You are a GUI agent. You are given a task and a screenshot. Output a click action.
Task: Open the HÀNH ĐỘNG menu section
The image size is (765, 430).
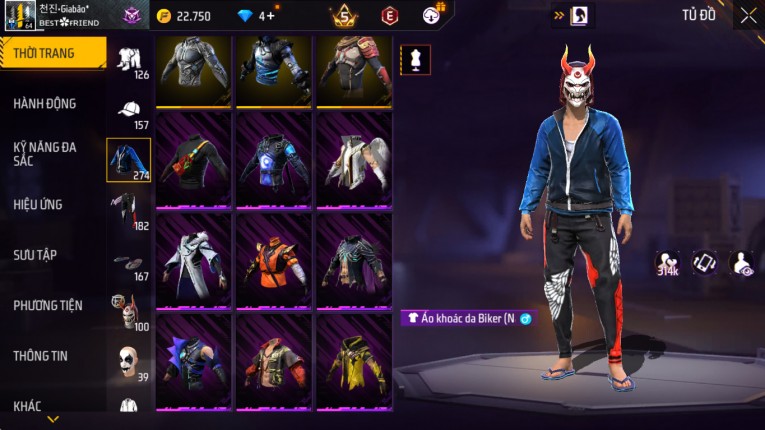point(45,104)
